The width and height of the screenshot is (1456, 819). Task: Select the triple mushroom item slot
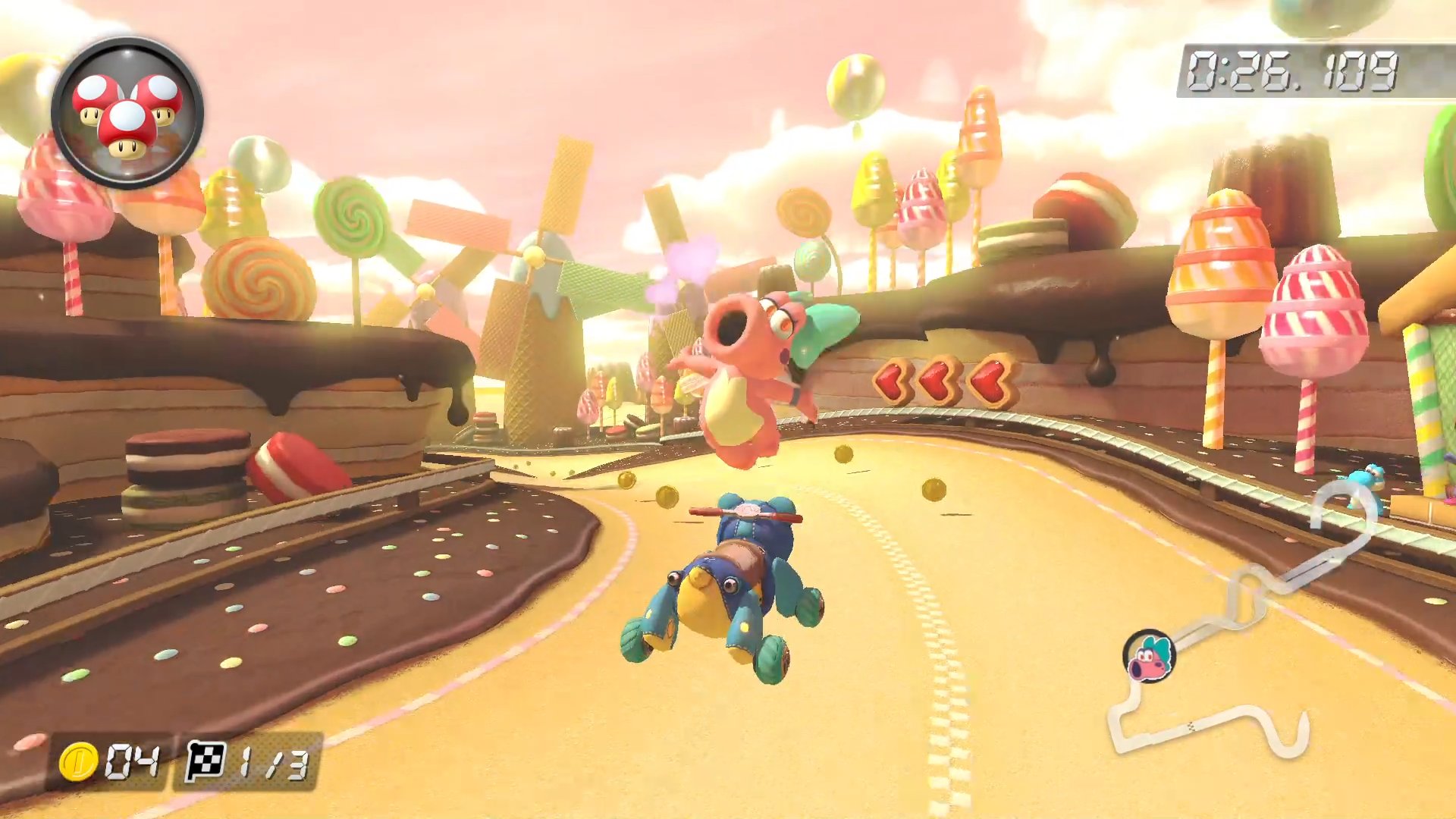coord(127,114)
